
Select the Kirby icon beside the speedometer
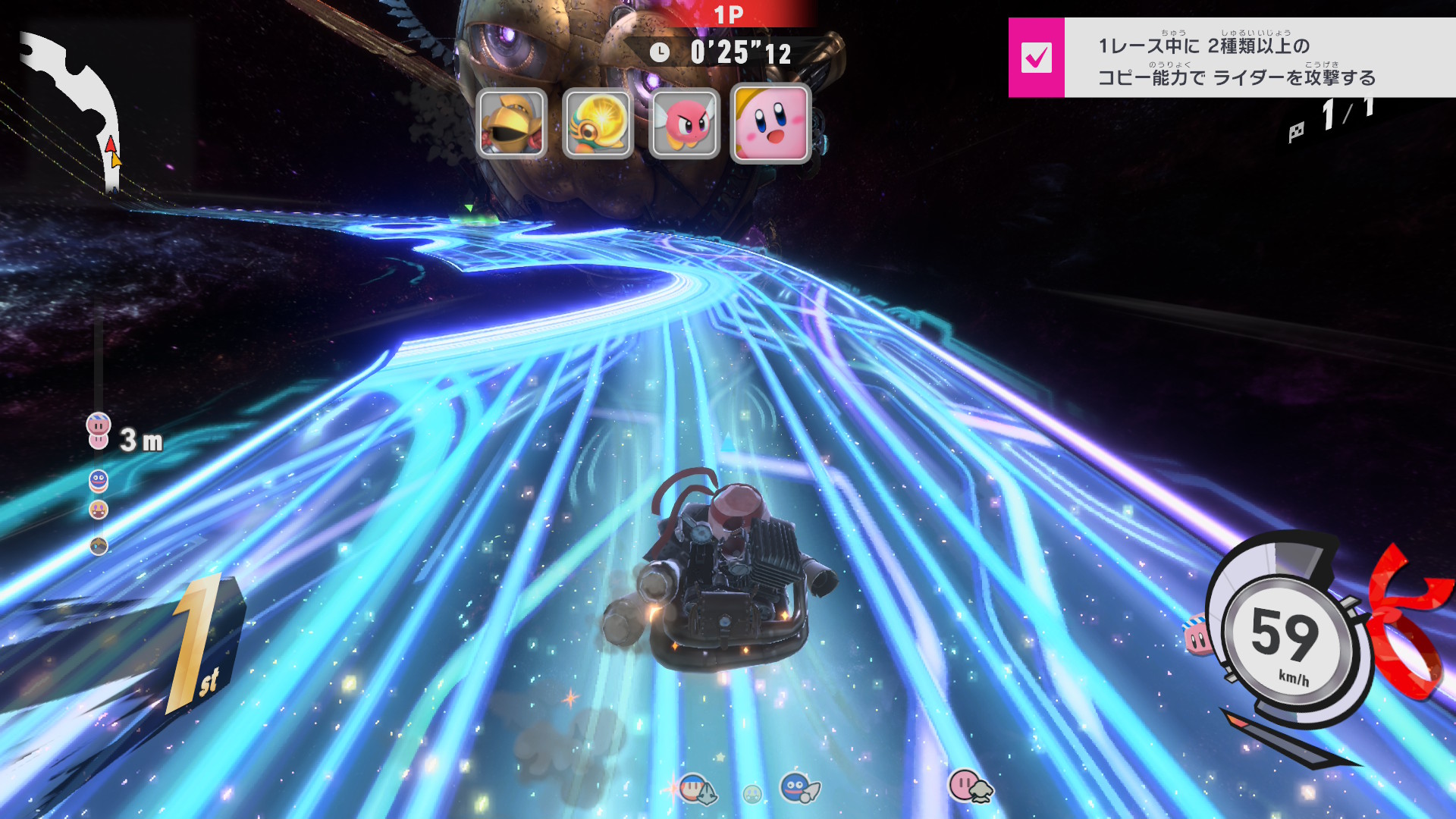pos(1197,635)
